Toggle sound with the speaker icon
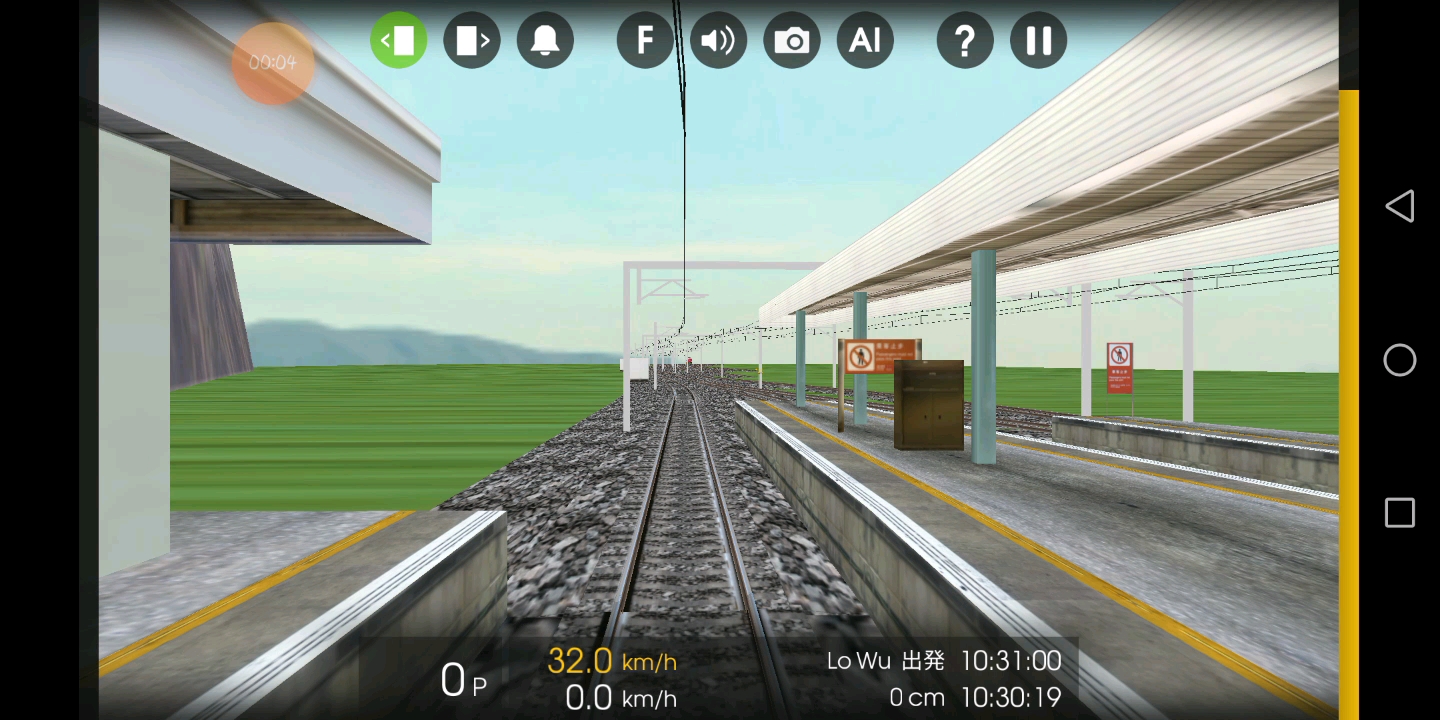Viewport: 1440px width, 720px height. (x=718, y=40)
